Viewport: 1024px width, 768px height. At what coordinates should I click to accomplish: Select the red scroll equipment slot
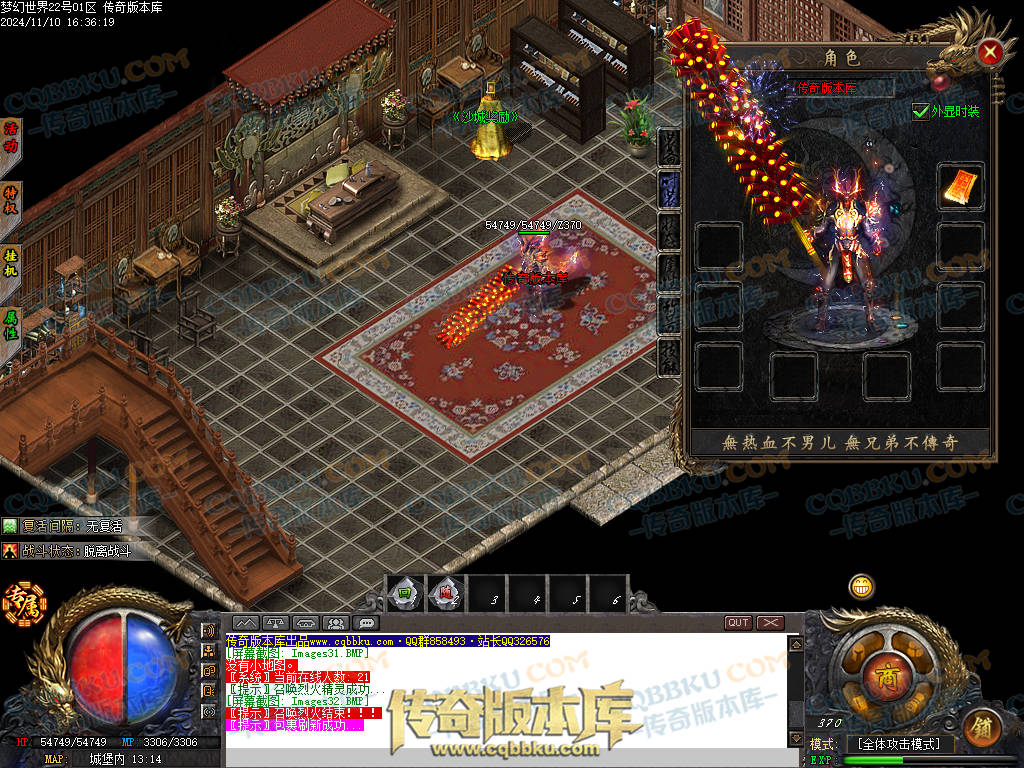pos(961,187)
